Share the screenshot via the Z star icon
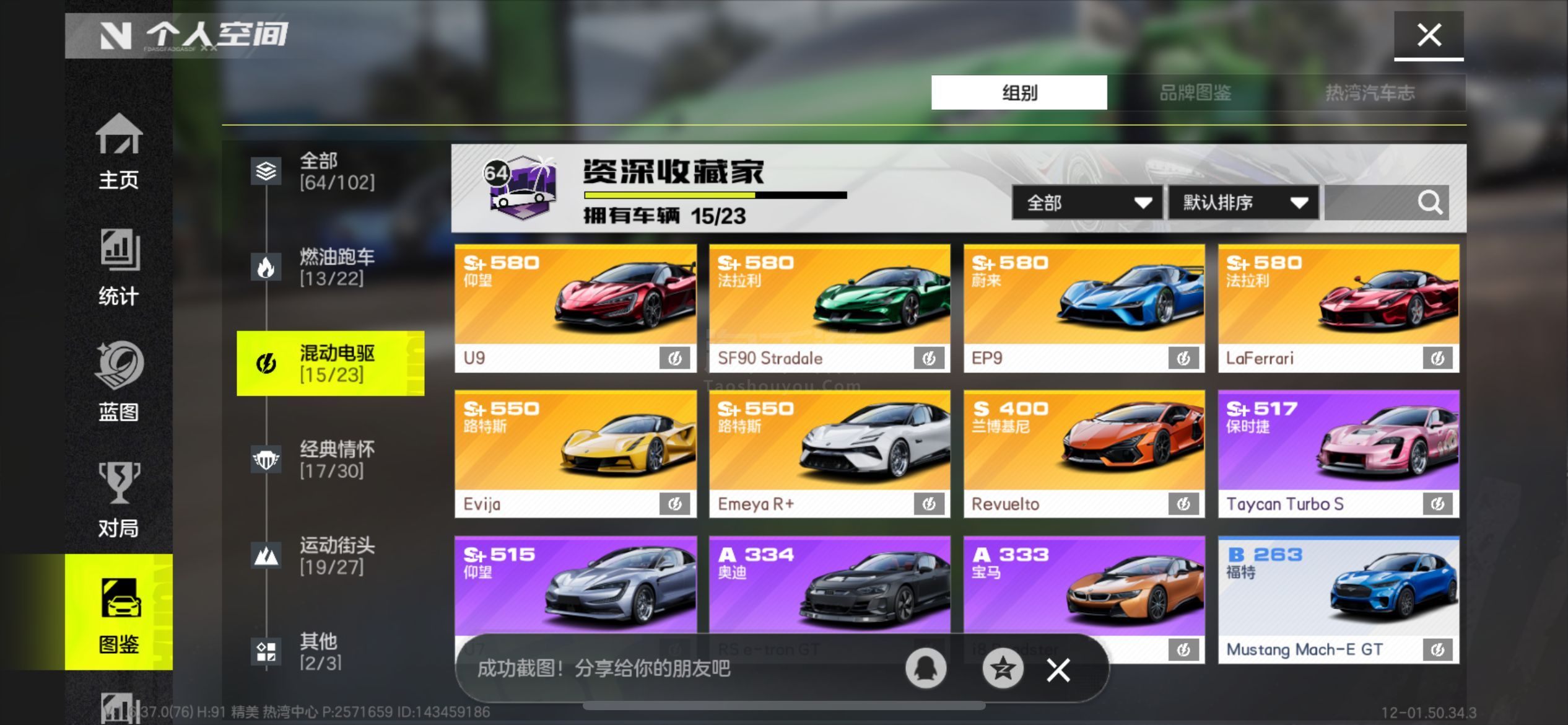This screenshot has width=1568, height=725. tap(1003, 669)
